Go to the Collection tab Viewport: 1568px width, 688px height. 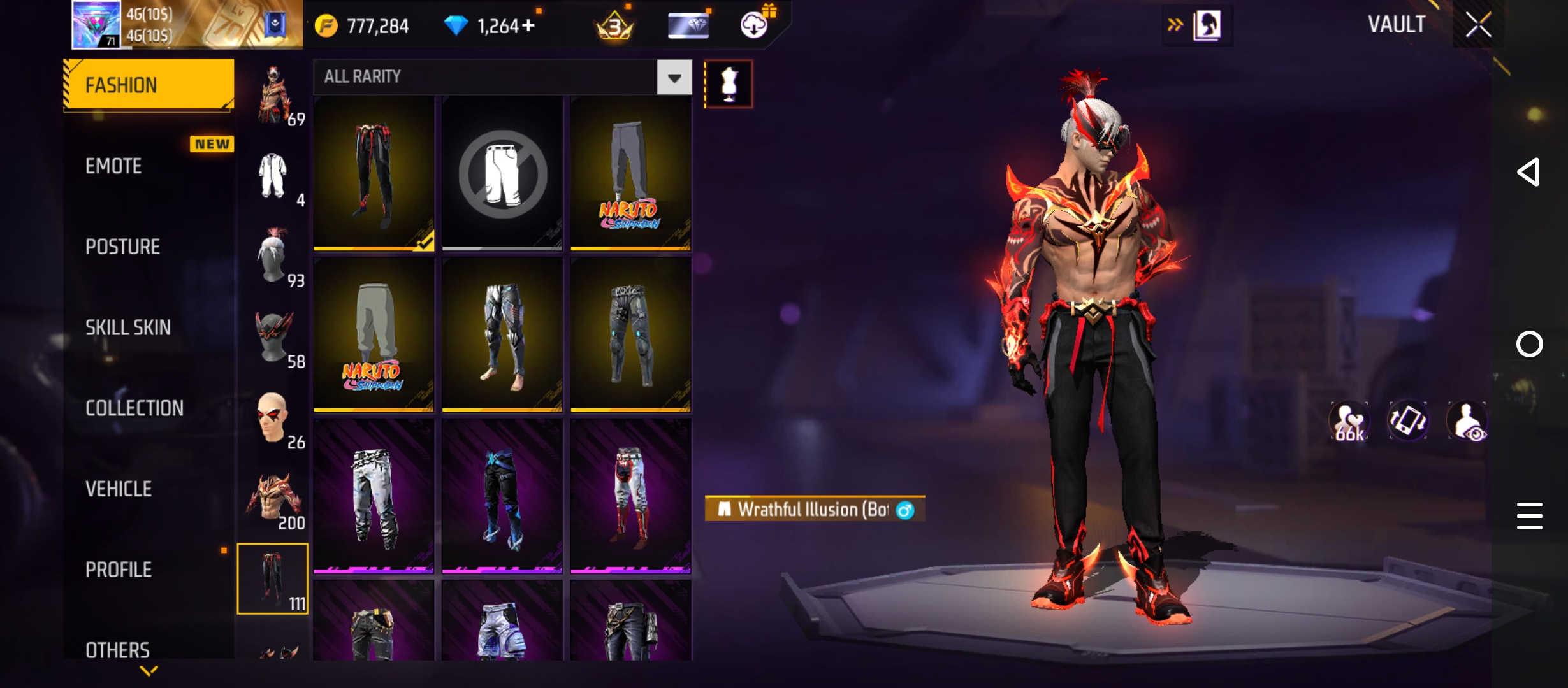coord(134,408)
